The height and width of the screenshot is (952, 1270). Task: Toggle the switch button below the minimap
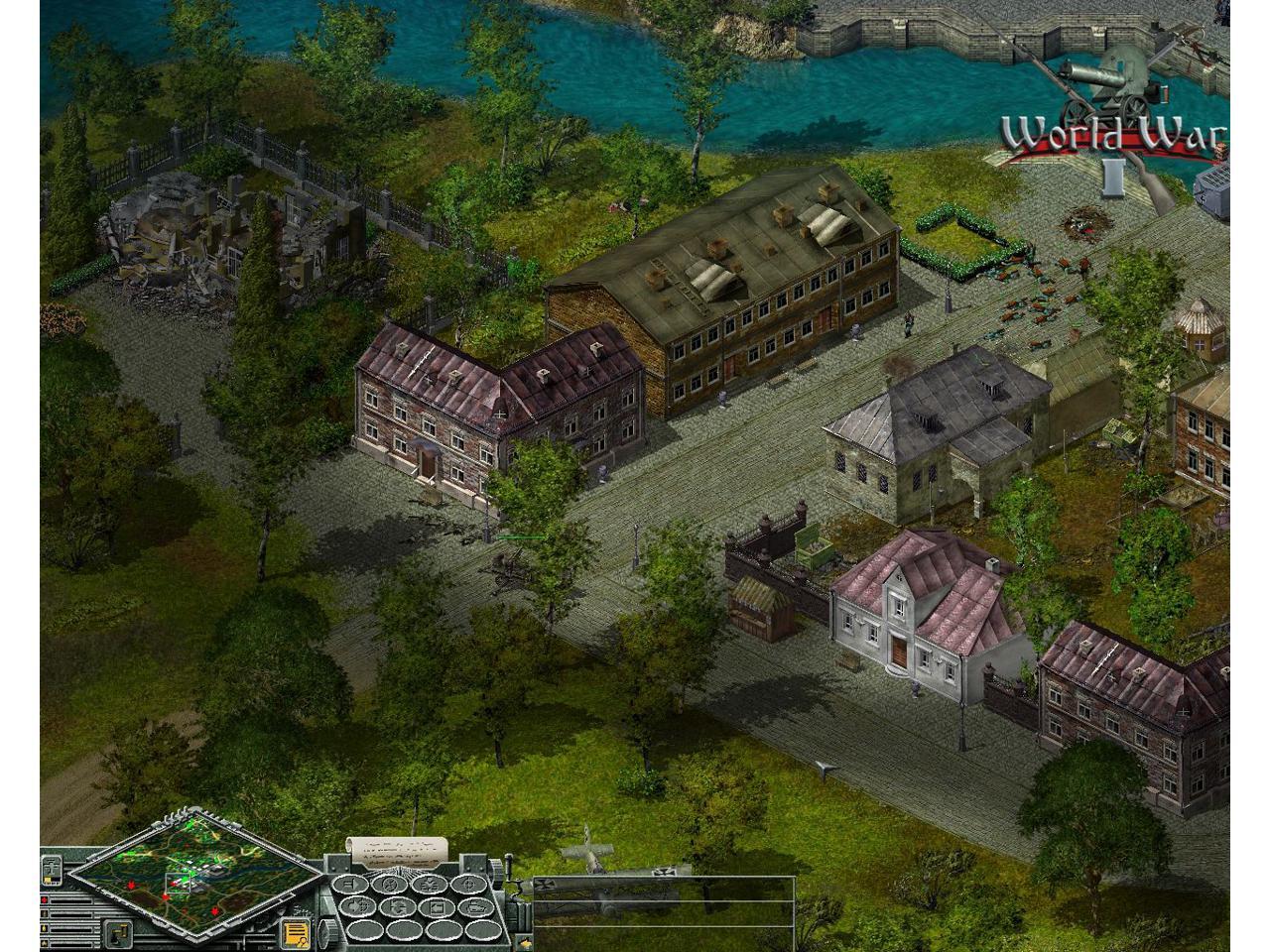point(118,933)
